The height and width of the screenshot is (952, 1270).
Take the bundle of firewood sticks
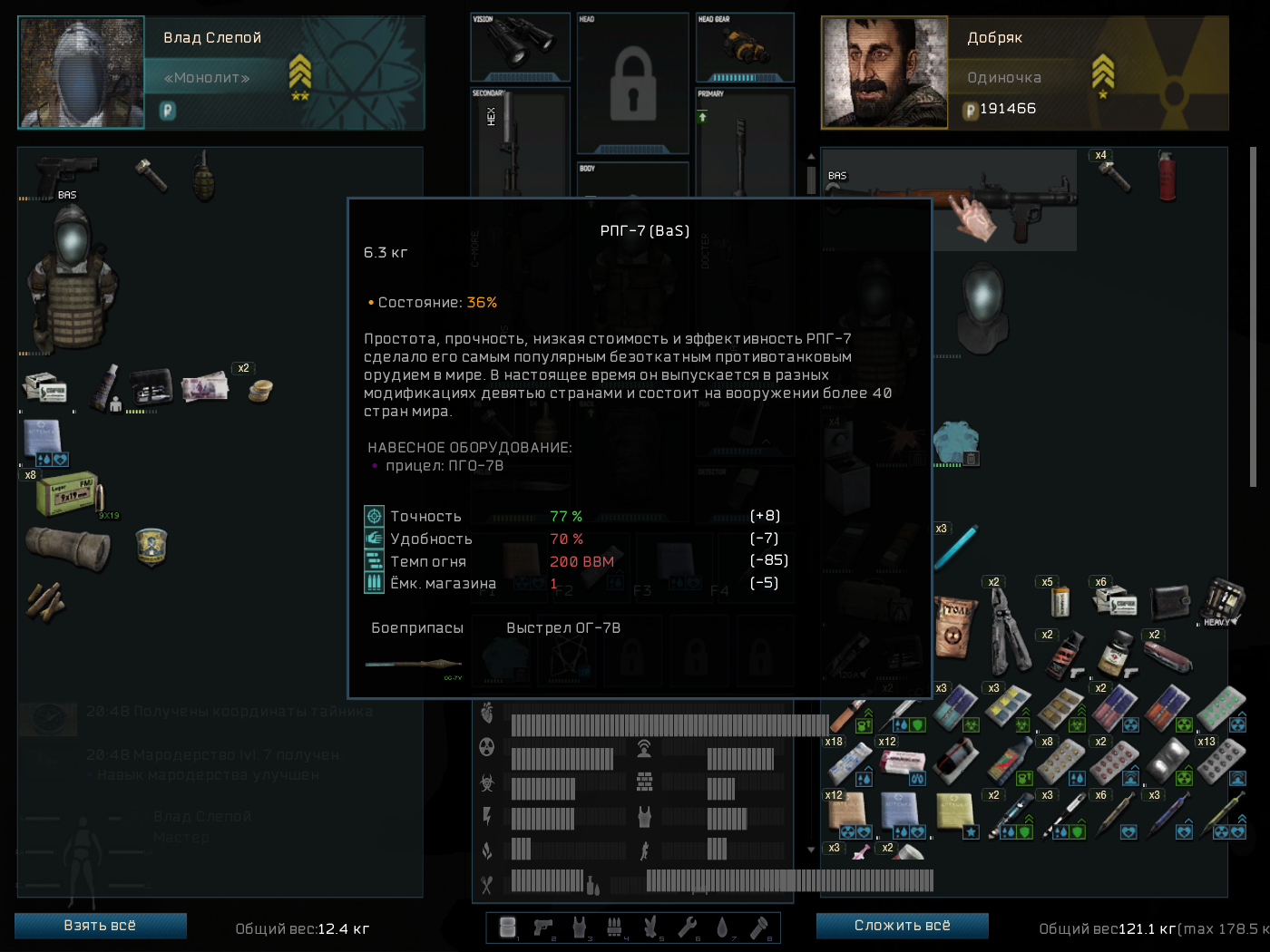(x=45, y=599)
